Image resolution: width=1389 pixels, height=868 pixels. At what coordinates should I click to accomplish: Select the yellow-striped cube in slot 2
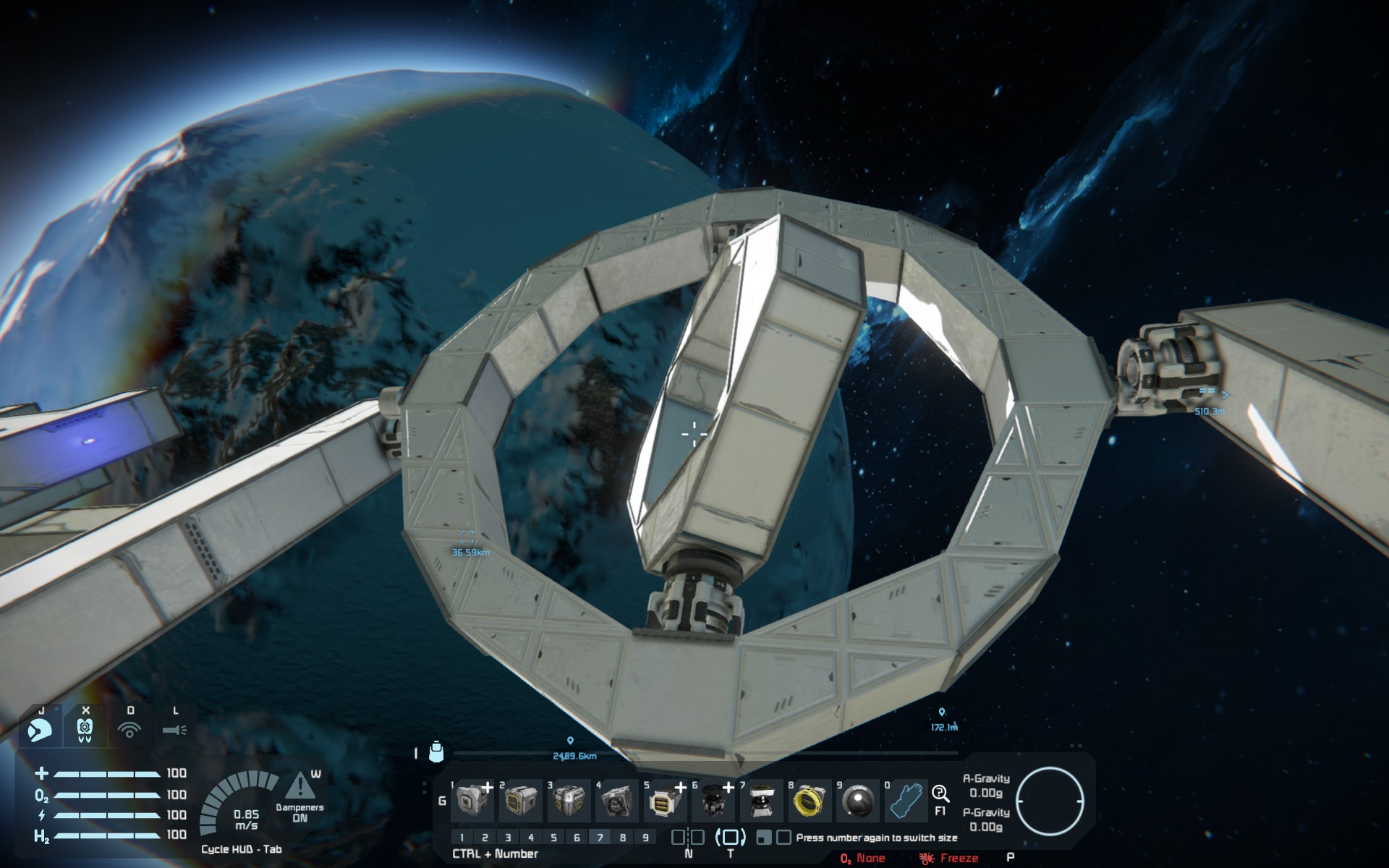click(x=521, y=801)
